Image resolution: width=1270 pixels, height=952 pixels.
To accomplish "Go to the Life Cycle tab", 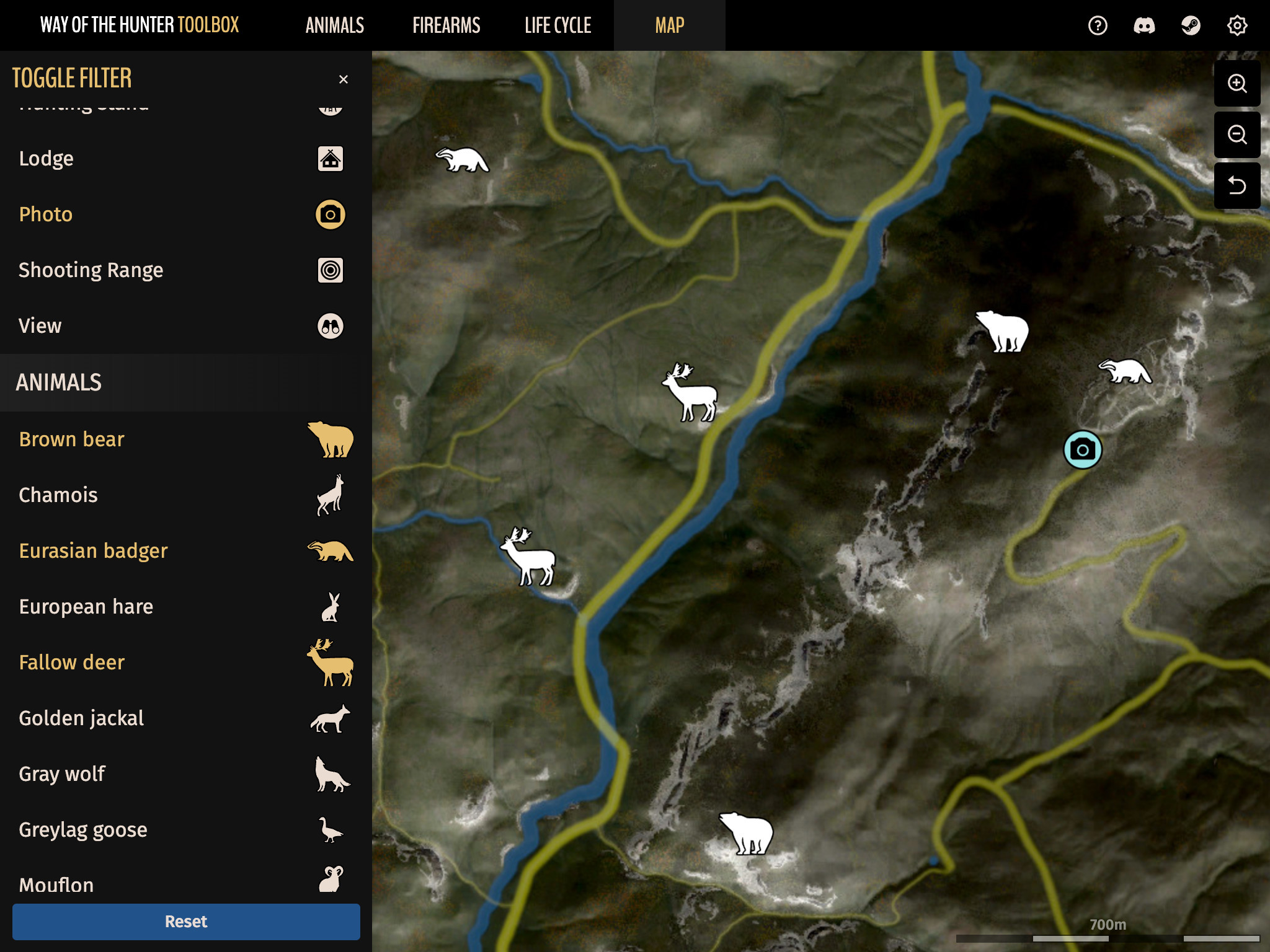I will [x=557, y=25].
